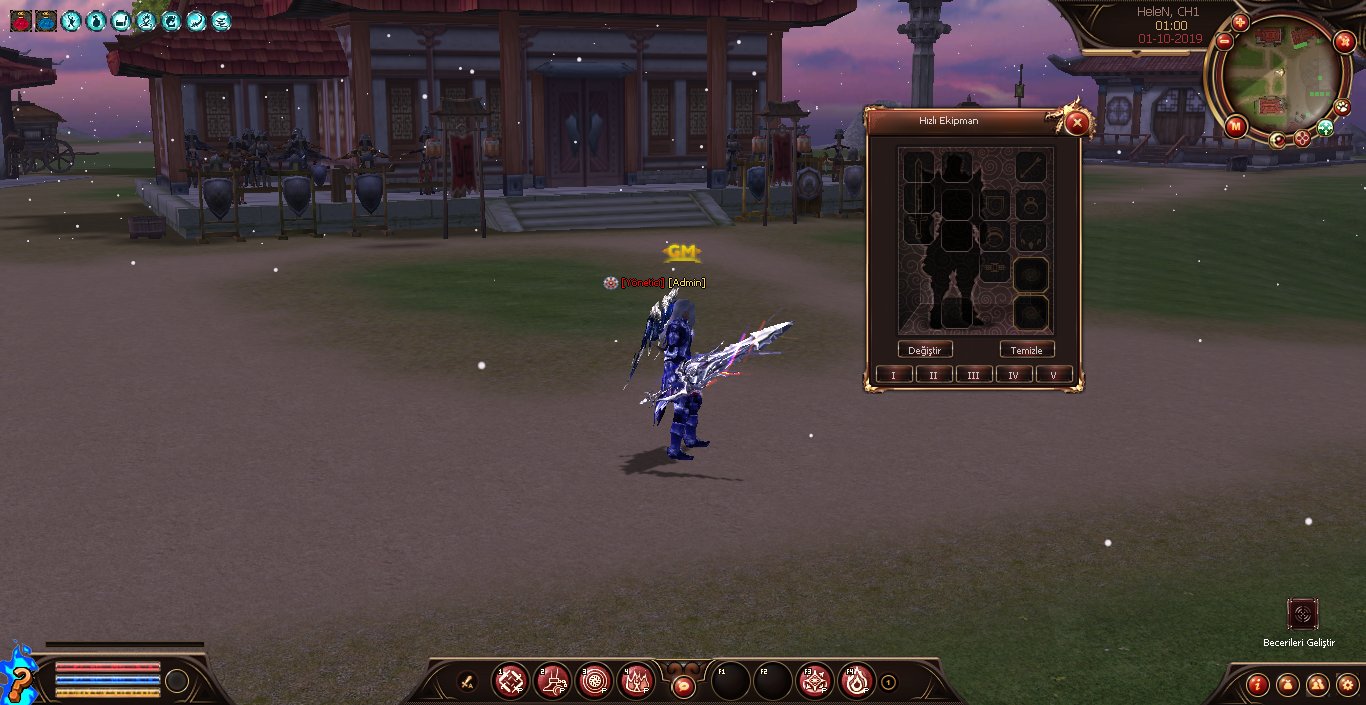
Task: Click the blue flame question mark icon
Action: (18, 678)
